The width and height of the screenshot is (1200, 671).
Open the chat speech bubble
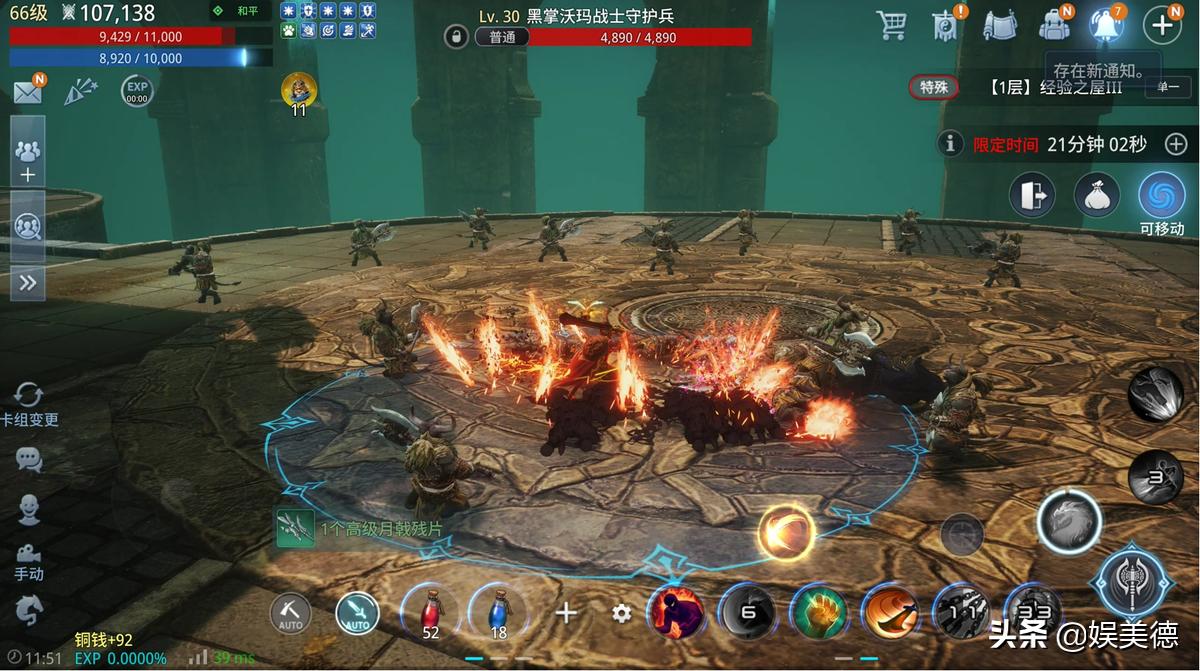pyautogui.click(x=29, y=460)
